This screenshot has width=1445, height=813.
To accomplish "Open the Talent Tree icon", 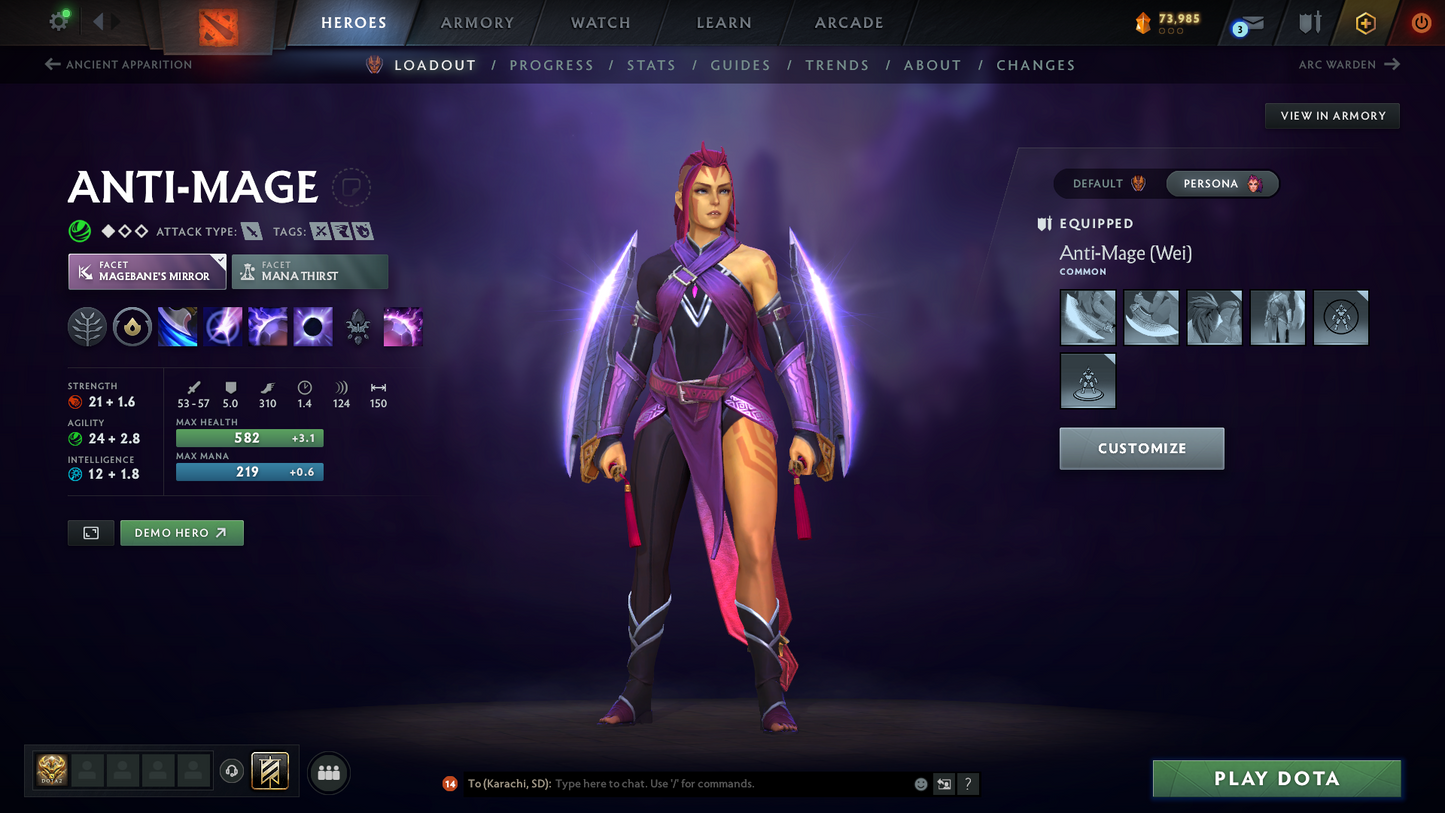I will click(87, 326).
